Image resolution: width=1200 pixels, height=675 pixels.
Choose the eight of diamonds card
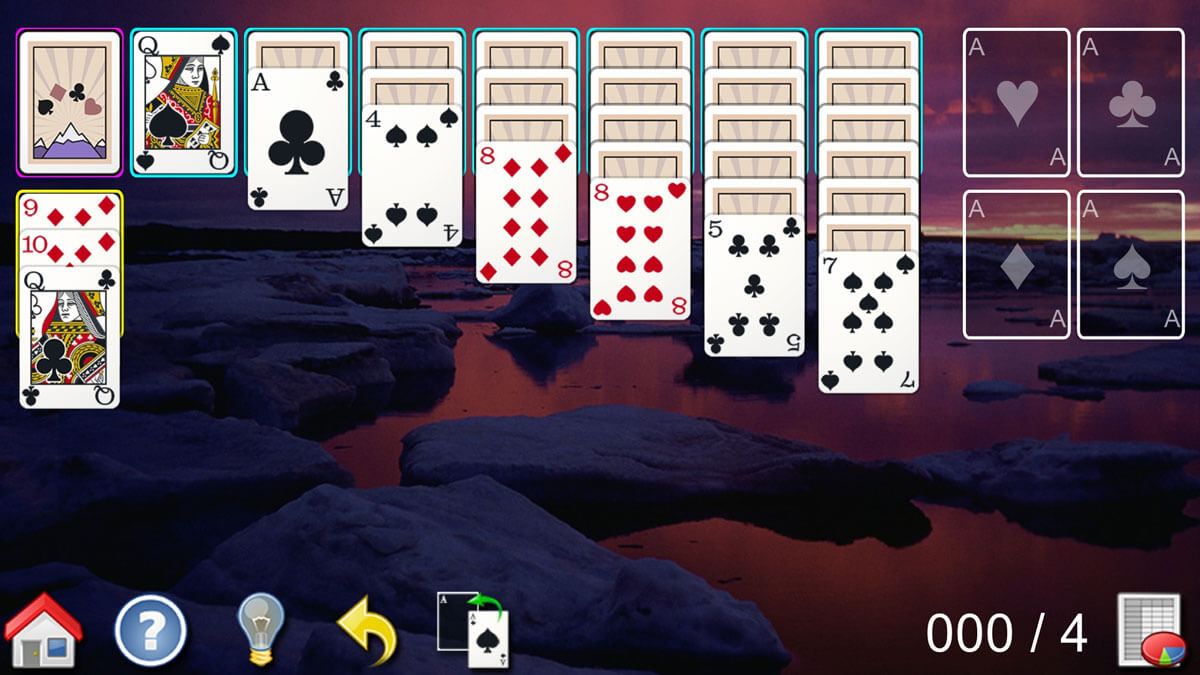pyautogui.click(x=526, y=212)
